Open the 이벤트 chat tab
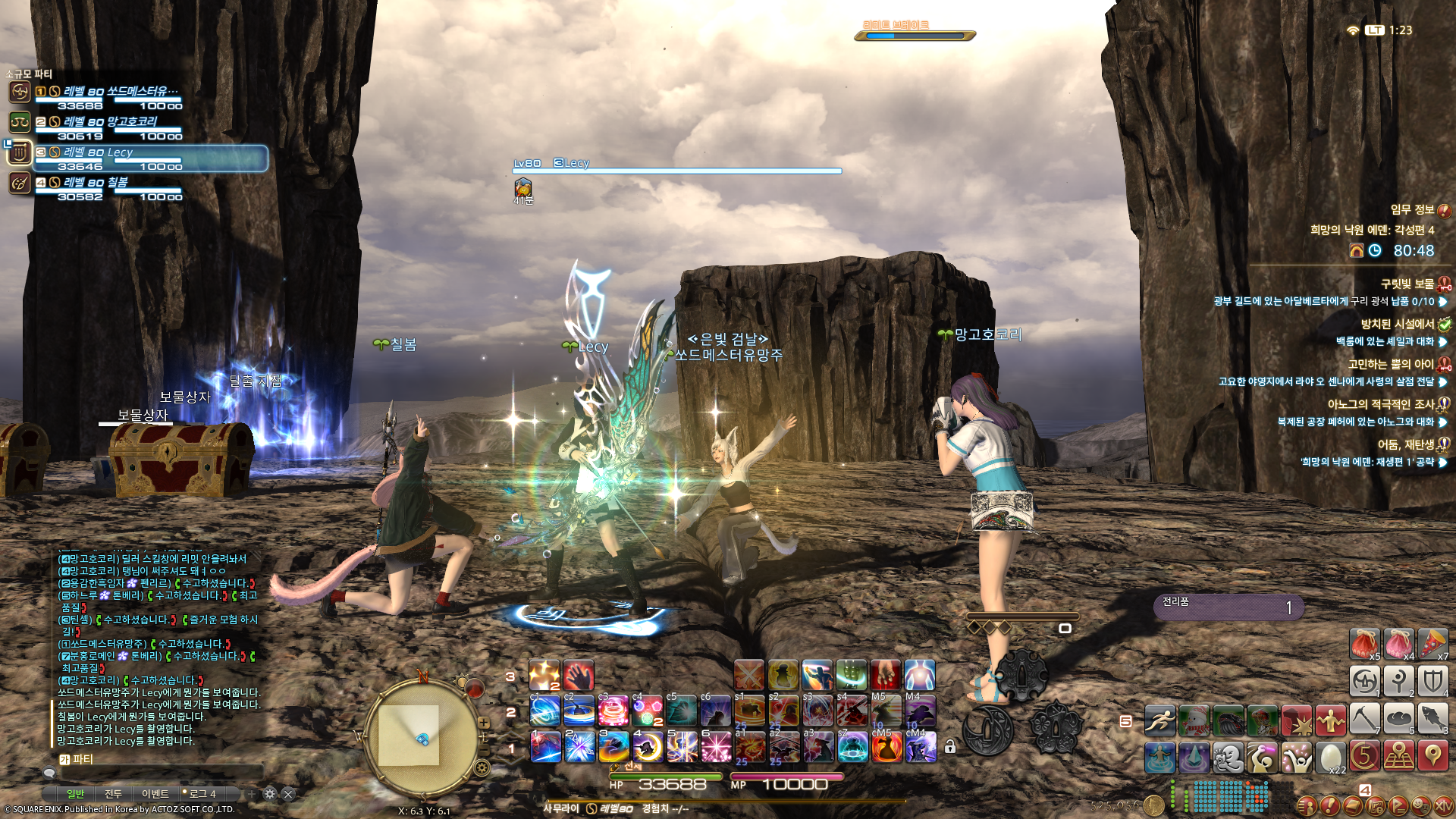The width and height of the screenshot is (1456, 819). pos(155,794)
